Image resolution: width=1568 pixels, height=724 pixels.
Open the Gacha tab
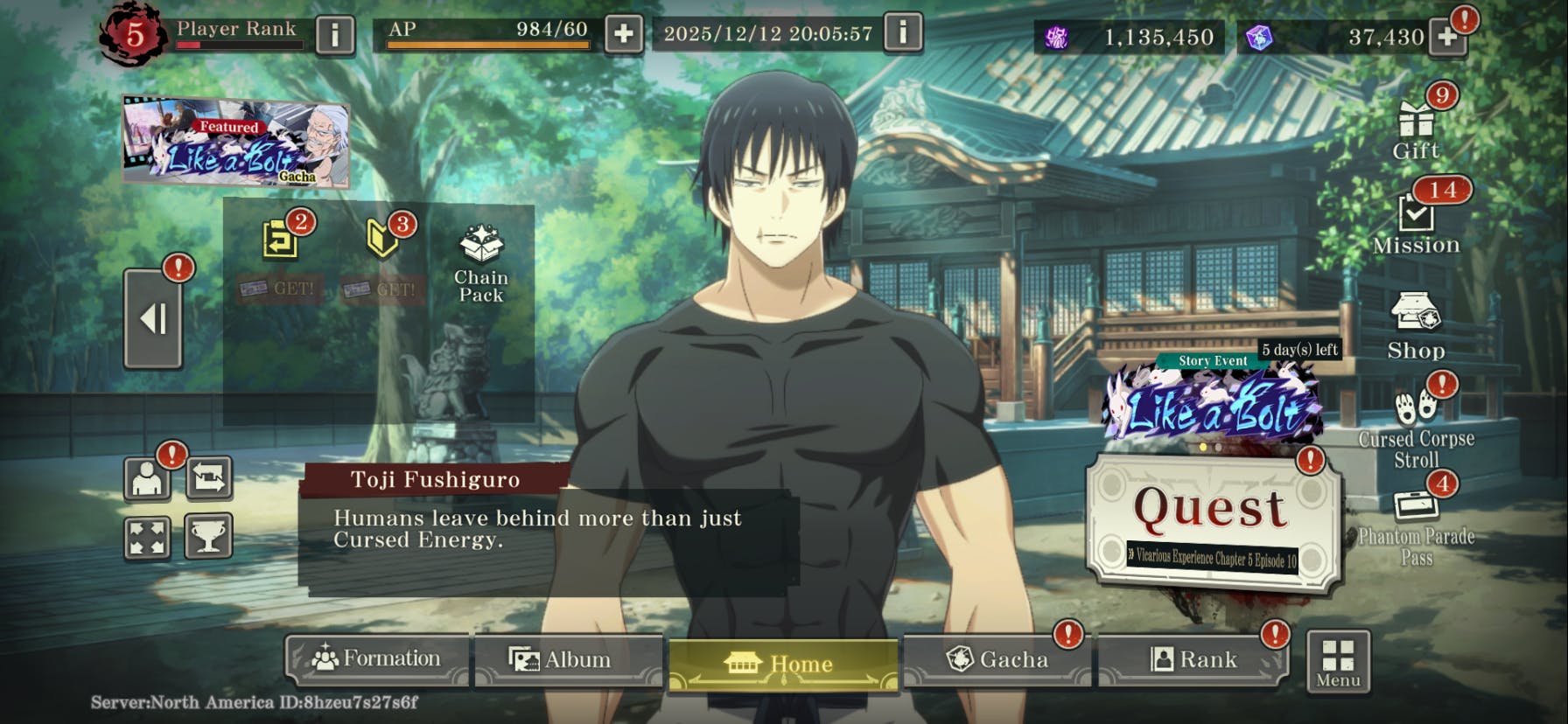997,659
